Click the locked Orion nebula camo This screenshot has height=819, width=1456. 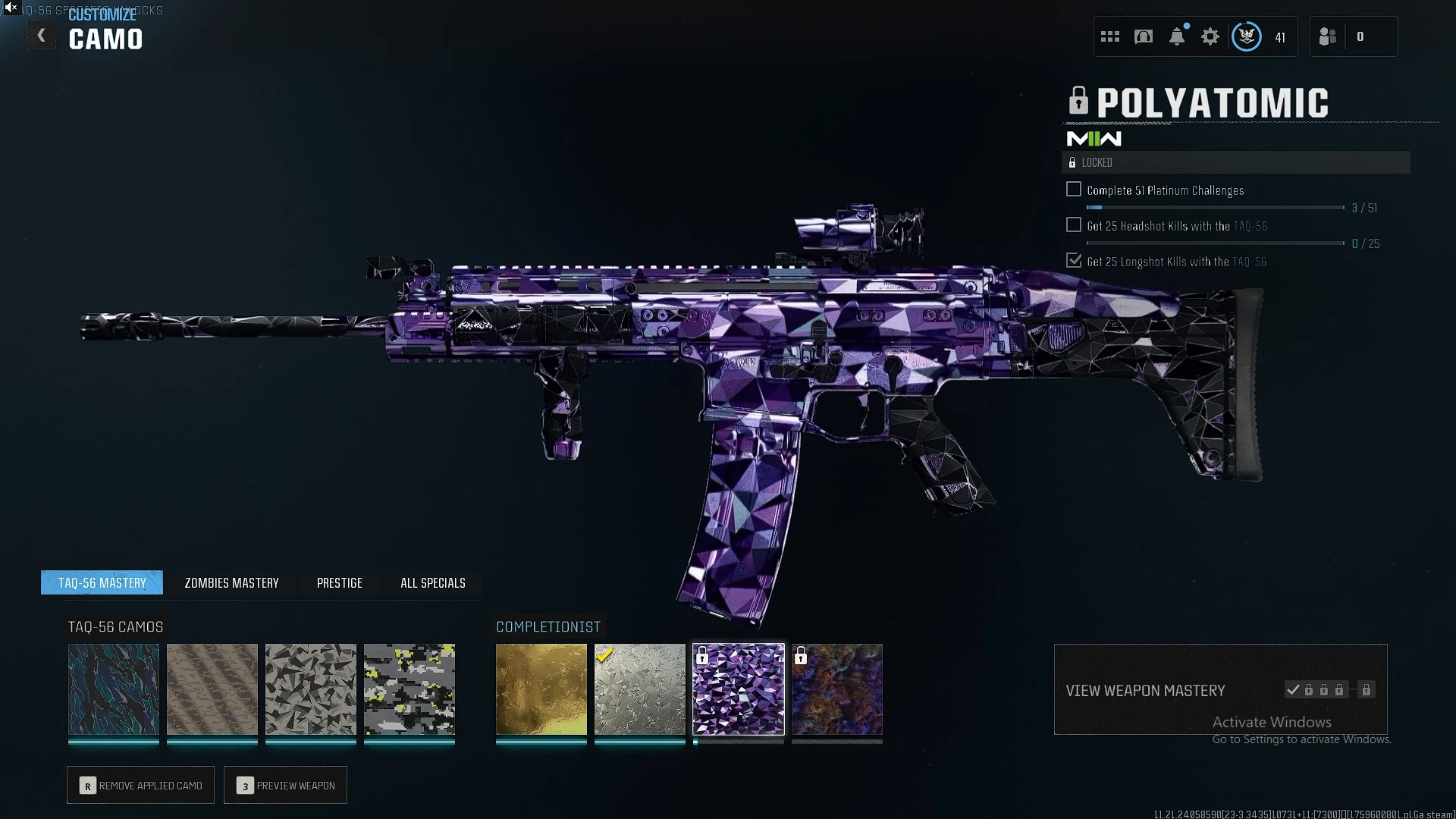(x=837, y=689)
